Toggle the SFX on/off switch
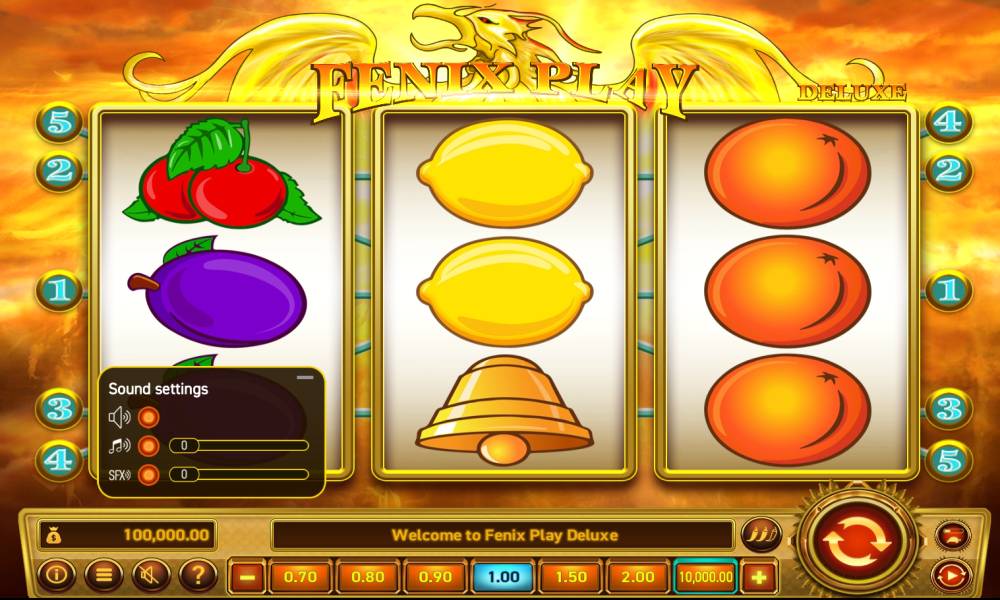 149,475
